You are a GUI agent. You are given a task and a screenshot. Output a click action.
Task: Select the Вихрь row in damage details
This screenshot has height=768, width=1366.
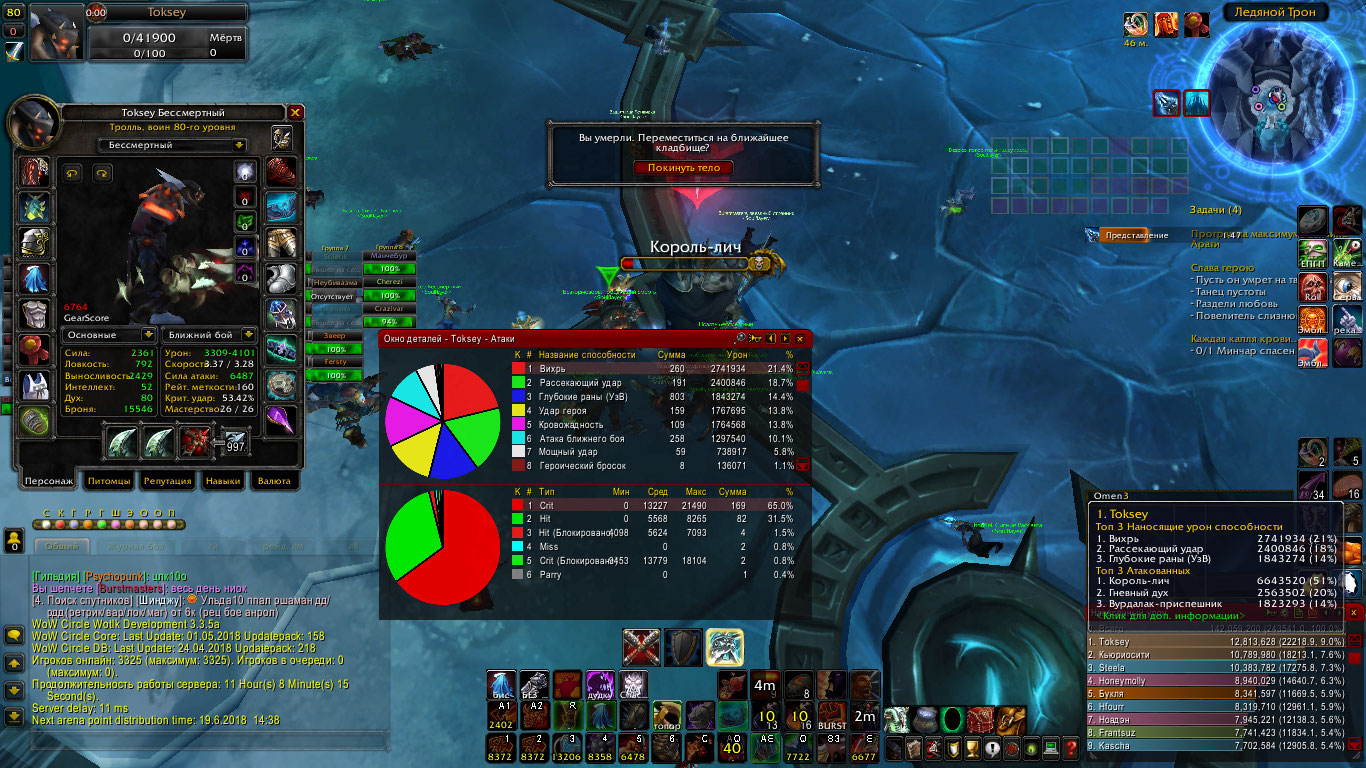(x=650, y=369)
